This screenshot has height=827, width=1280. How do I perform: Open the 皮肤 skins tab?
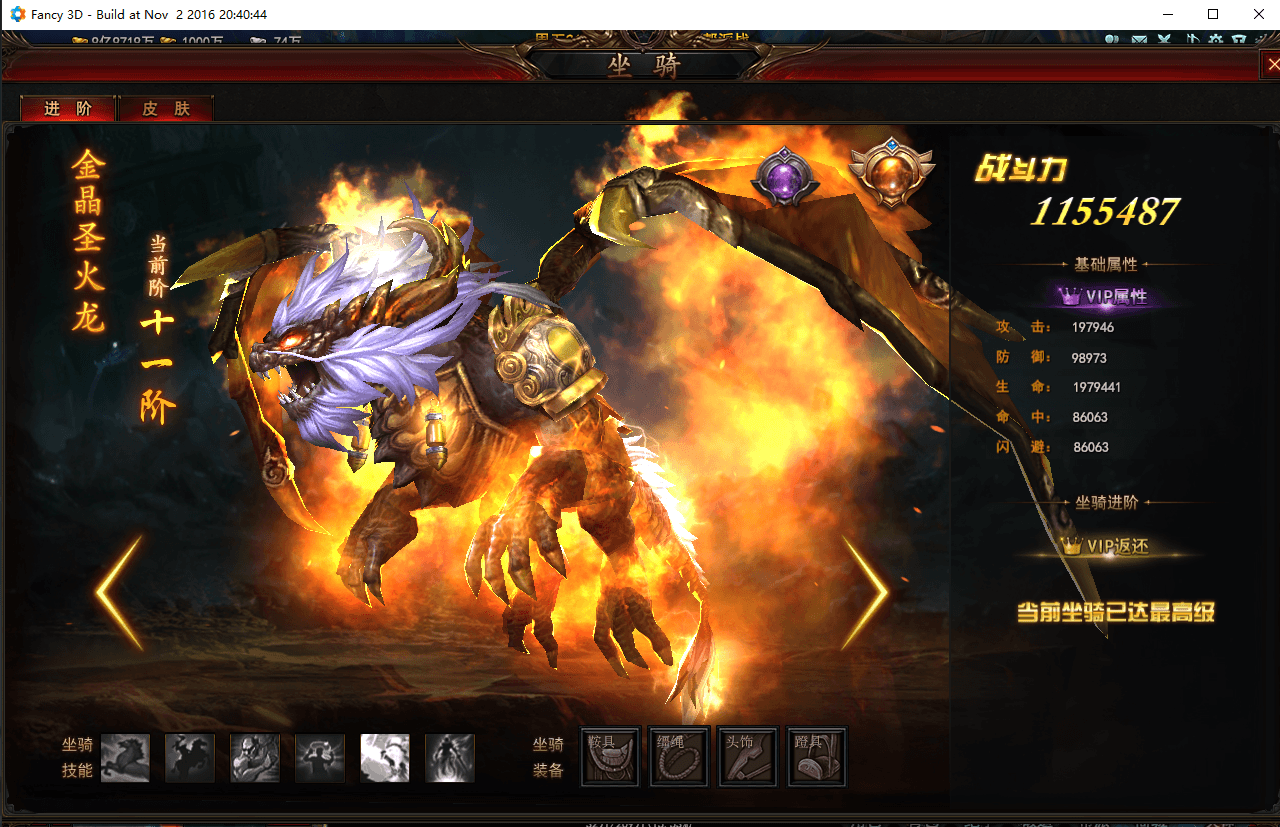click(166, 109)
